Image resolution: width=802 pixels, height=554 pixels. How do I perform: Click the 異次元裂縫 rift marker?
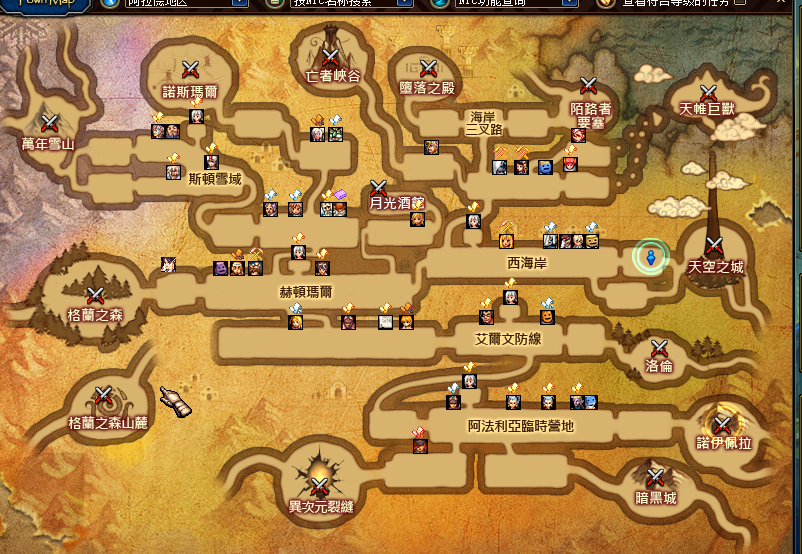click(x=320, y=486)
